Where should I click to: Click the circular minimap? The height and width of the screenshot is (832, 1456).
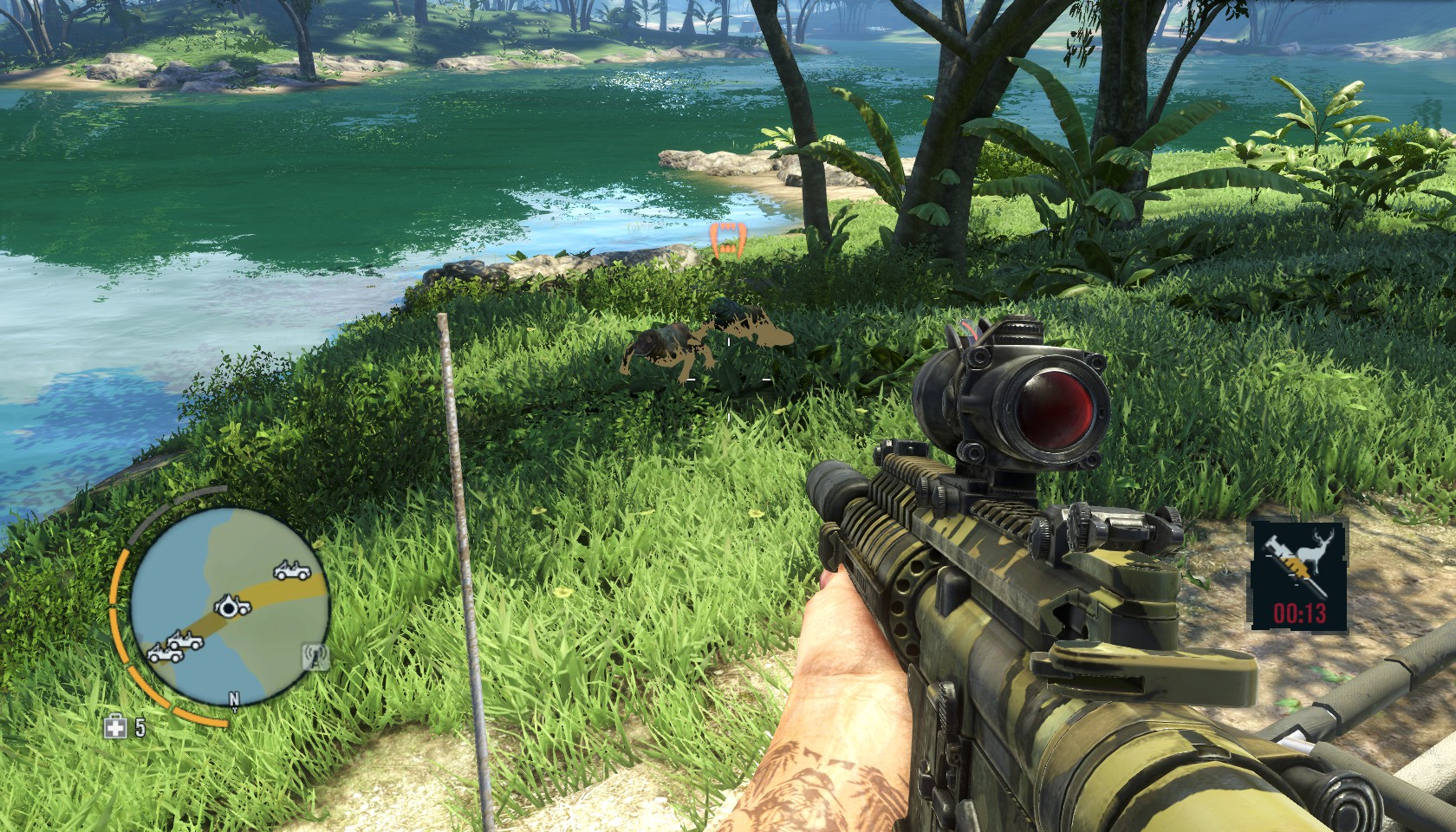click(229, 605)
